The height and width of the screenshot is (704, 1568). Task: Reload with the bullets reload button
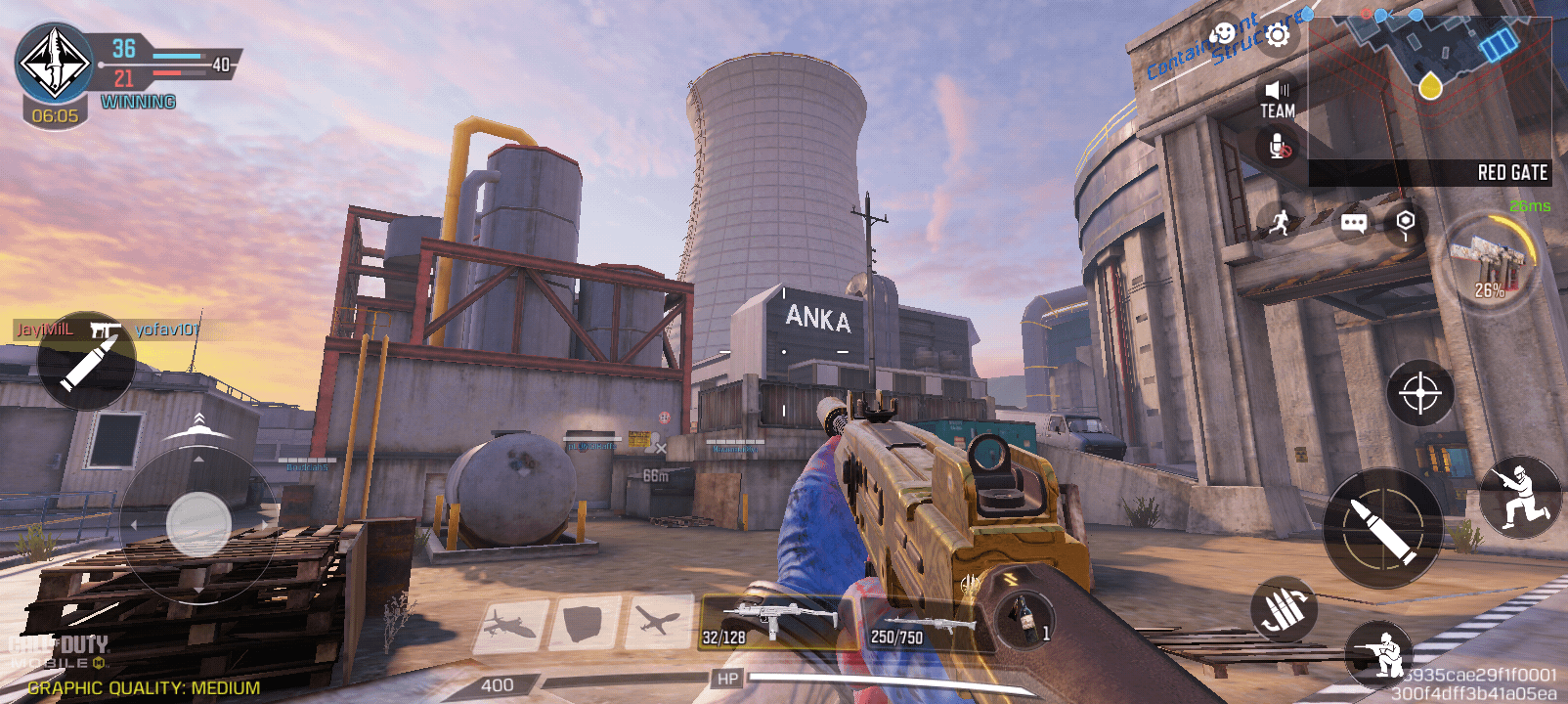[x=1284, y=610]
